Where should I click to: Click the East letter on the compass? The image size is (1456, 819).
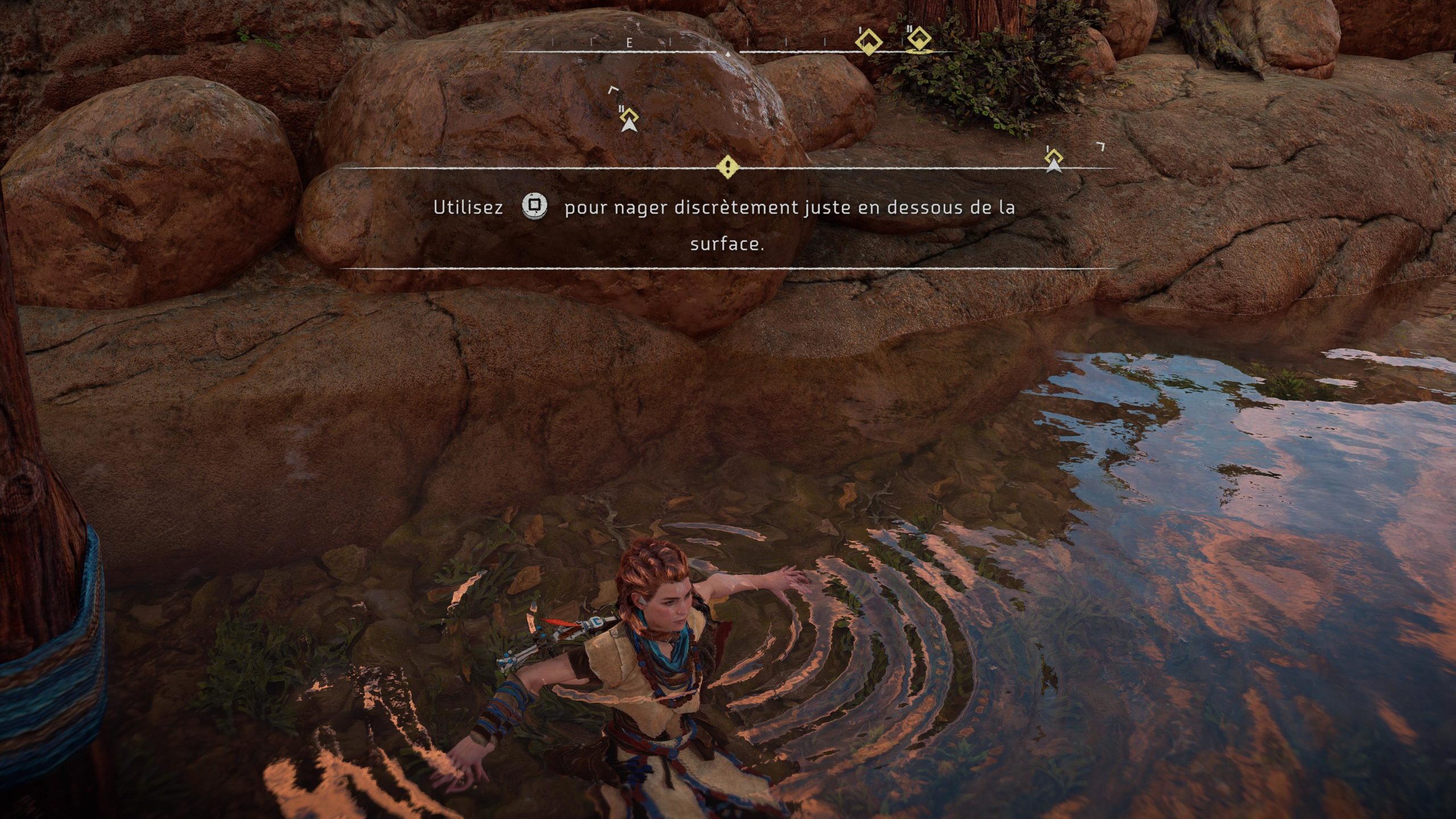[630, 43]
